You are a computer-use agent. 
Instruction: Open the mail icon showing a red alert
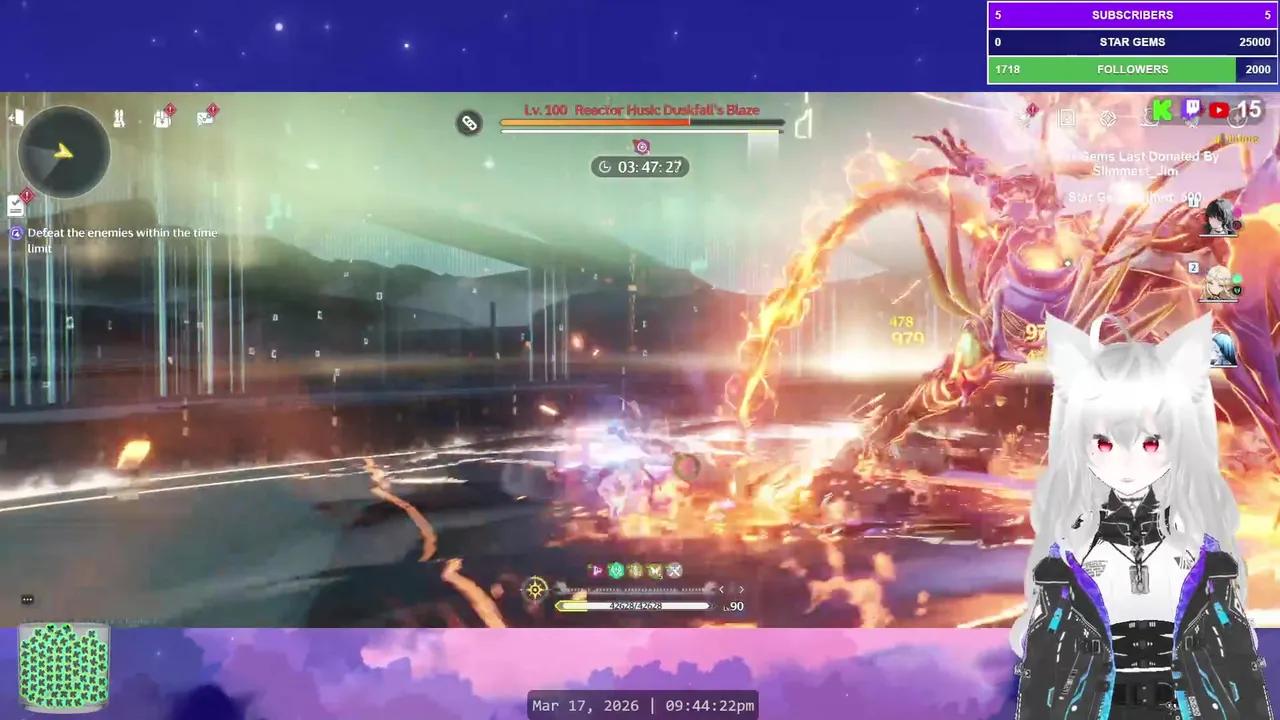pos(204,118)
